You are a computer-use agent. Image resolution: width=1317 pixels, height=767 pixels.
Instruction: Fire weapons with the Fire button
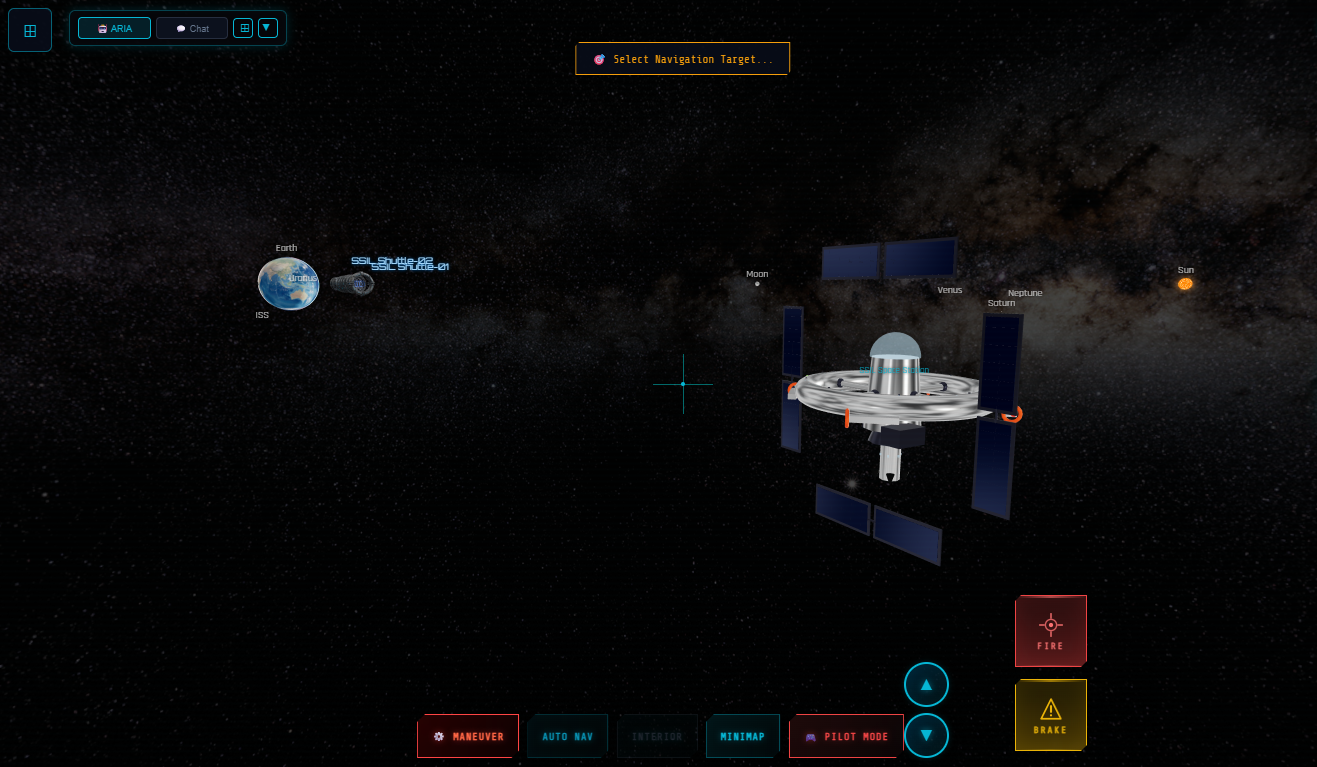click(x=1050, y=631)
